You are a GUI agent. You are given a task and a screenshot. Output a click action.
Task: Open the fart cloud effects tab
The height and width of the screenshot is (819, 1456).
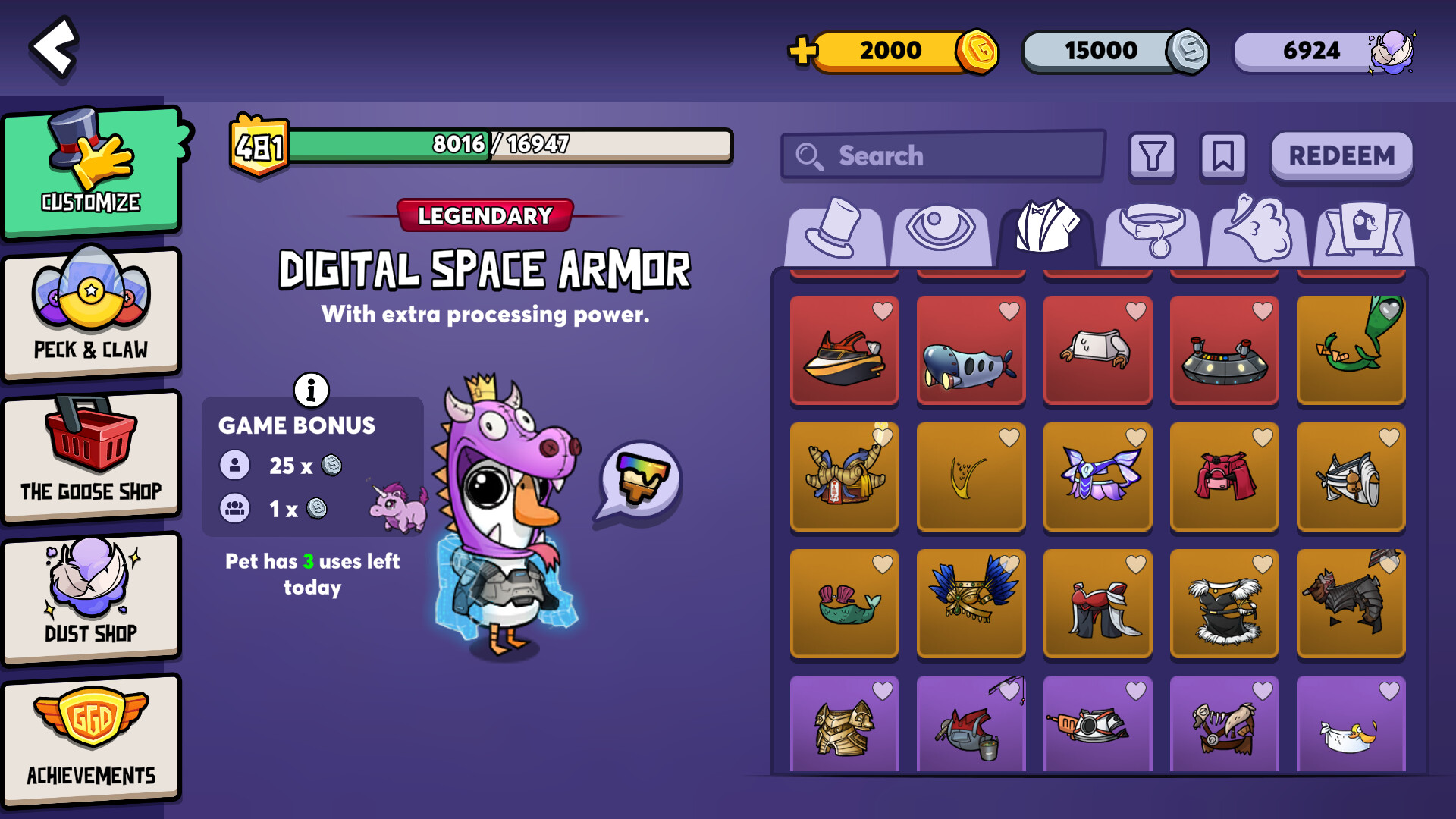tap(1257, 231)
